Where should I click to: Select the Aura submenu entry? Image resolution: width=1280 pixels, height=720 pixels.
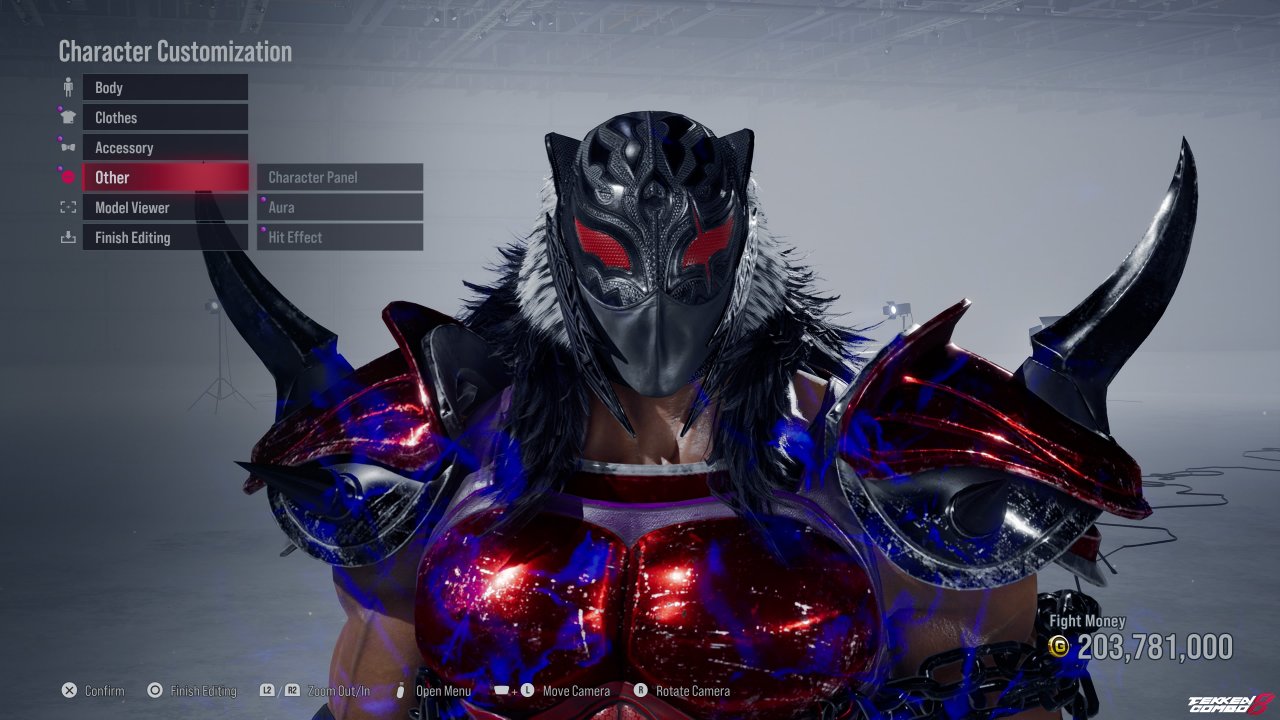click(x=339, y=207)
